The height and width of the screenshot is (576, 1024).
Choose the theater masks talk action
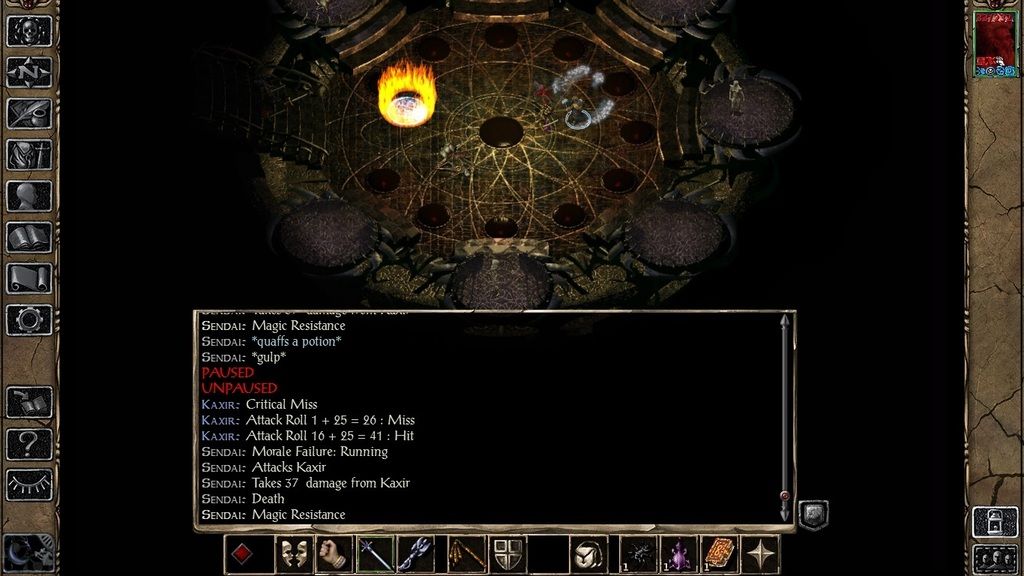[293, 554]
